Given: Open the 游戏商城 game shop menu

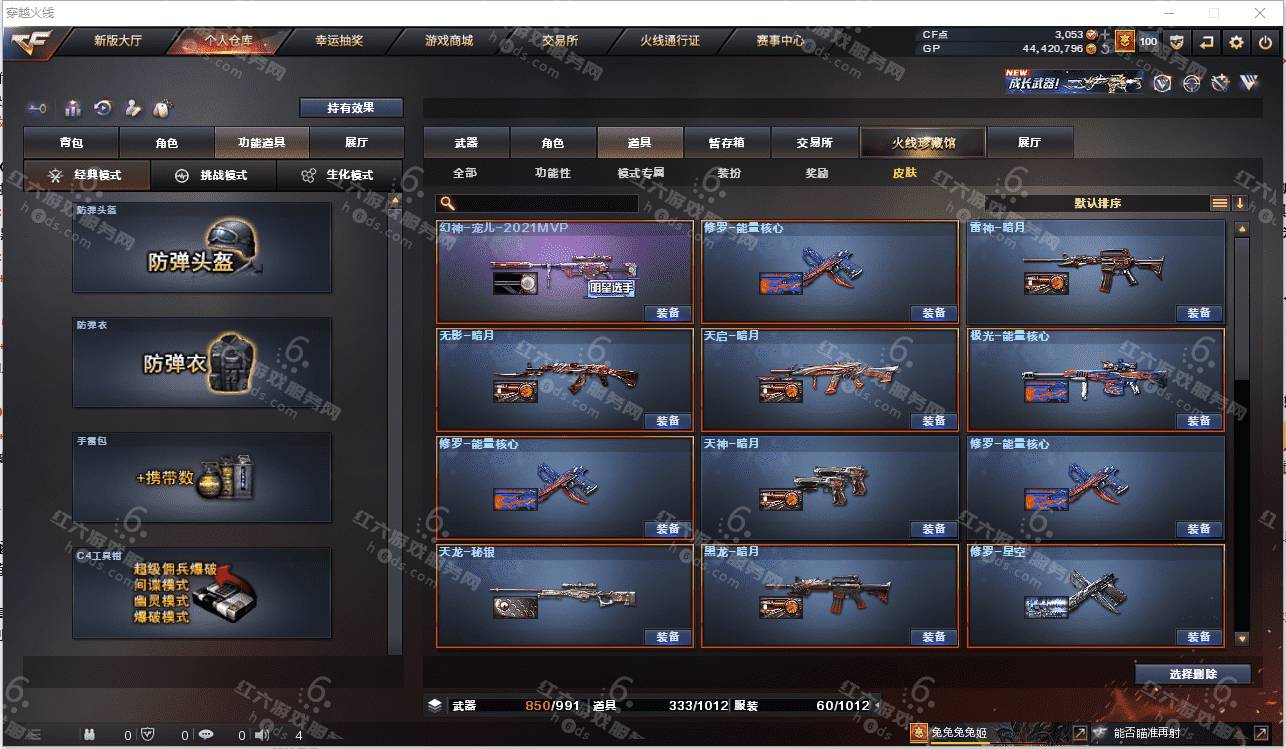Looking at the screenshot, I should 448,41.
